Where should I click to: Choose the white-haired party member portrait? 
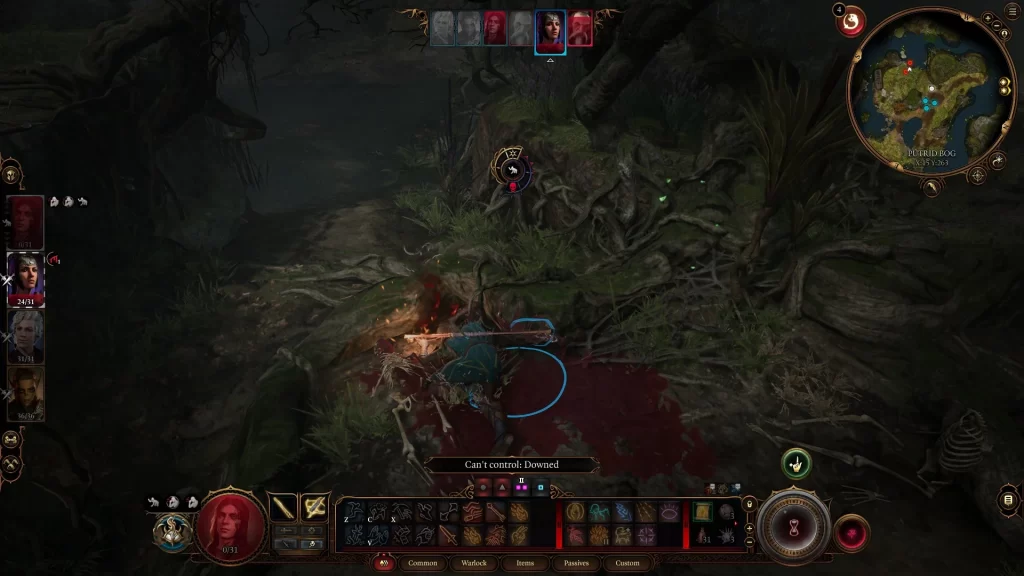[x=27, y=335]
